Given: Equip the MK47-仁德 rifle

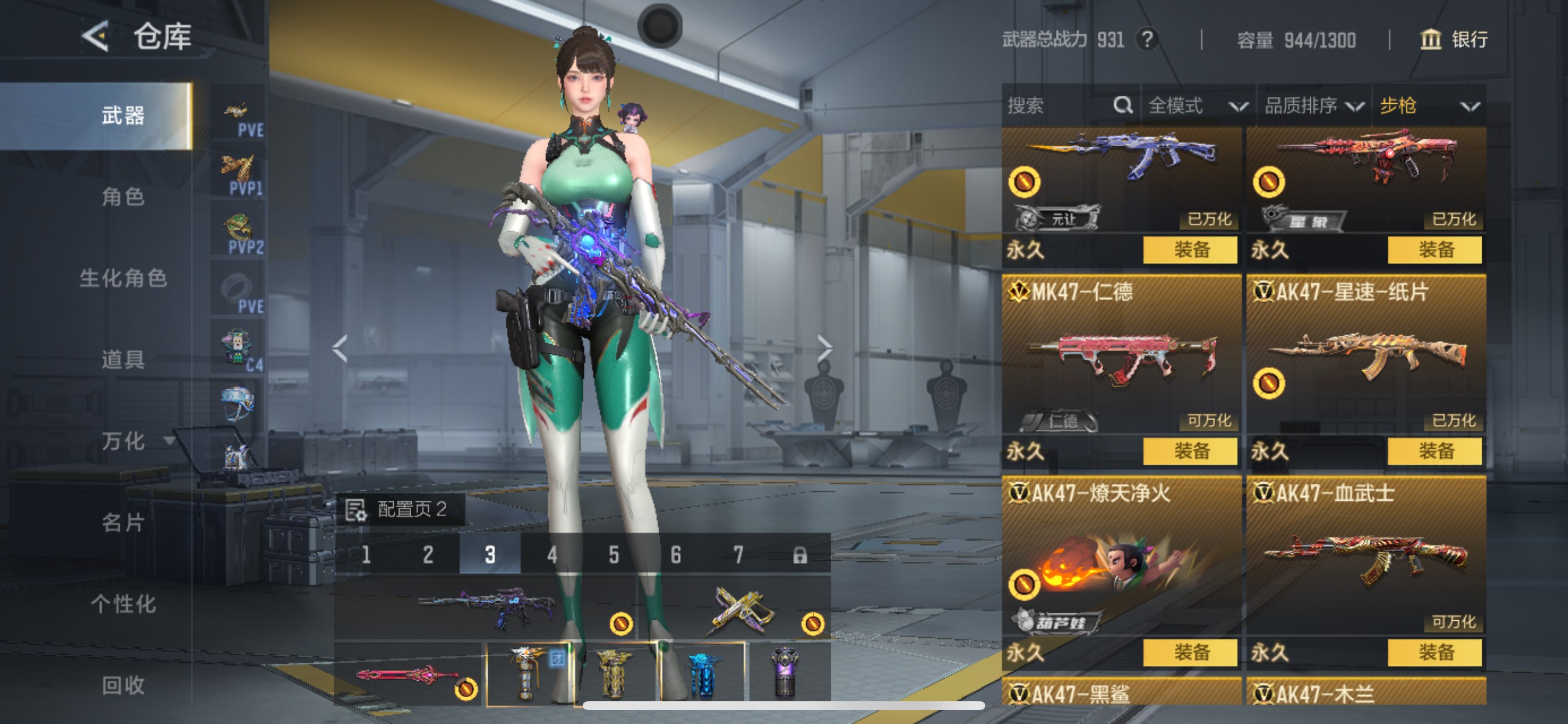Looking at the screenshot, I should [1190, 451].
